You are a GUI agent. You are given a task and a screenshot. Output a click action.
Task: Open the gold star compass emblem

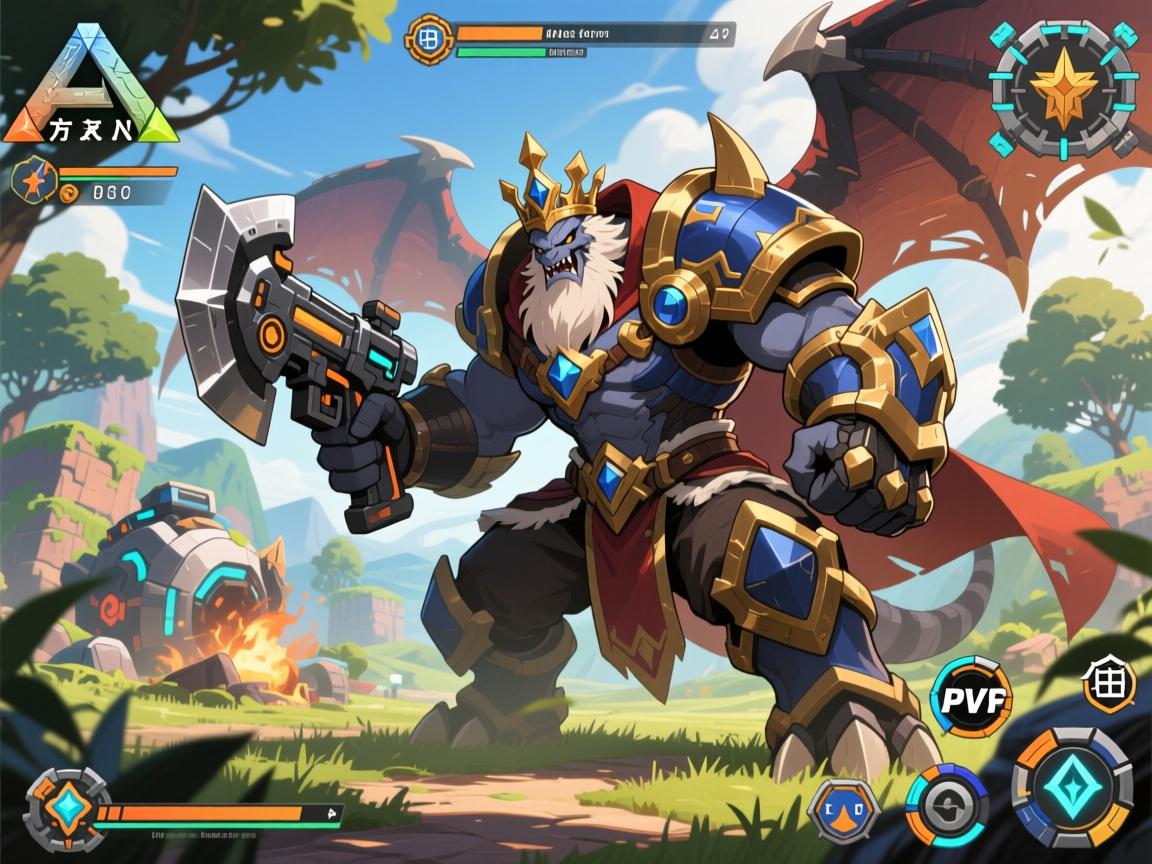pos(1063,88)
